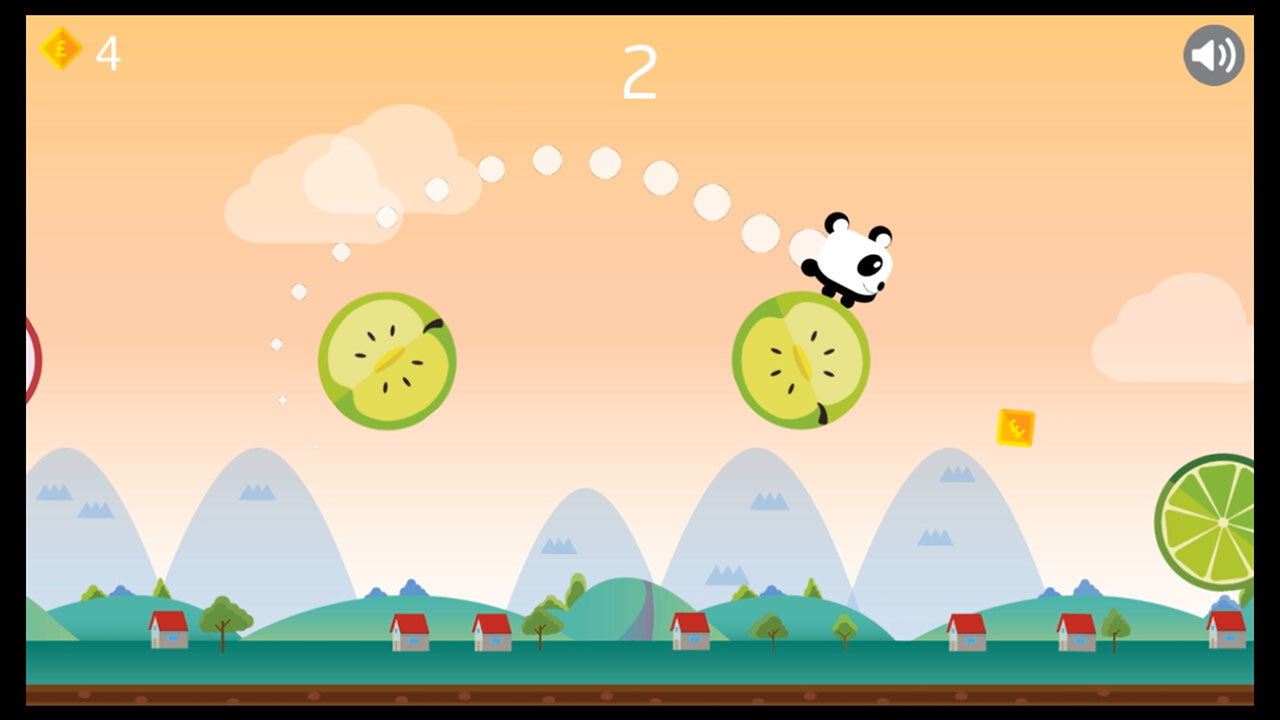Viewport: 1280px width, 720px height.
Task: Click the house below the left apple
Action: tap(408, 632)
